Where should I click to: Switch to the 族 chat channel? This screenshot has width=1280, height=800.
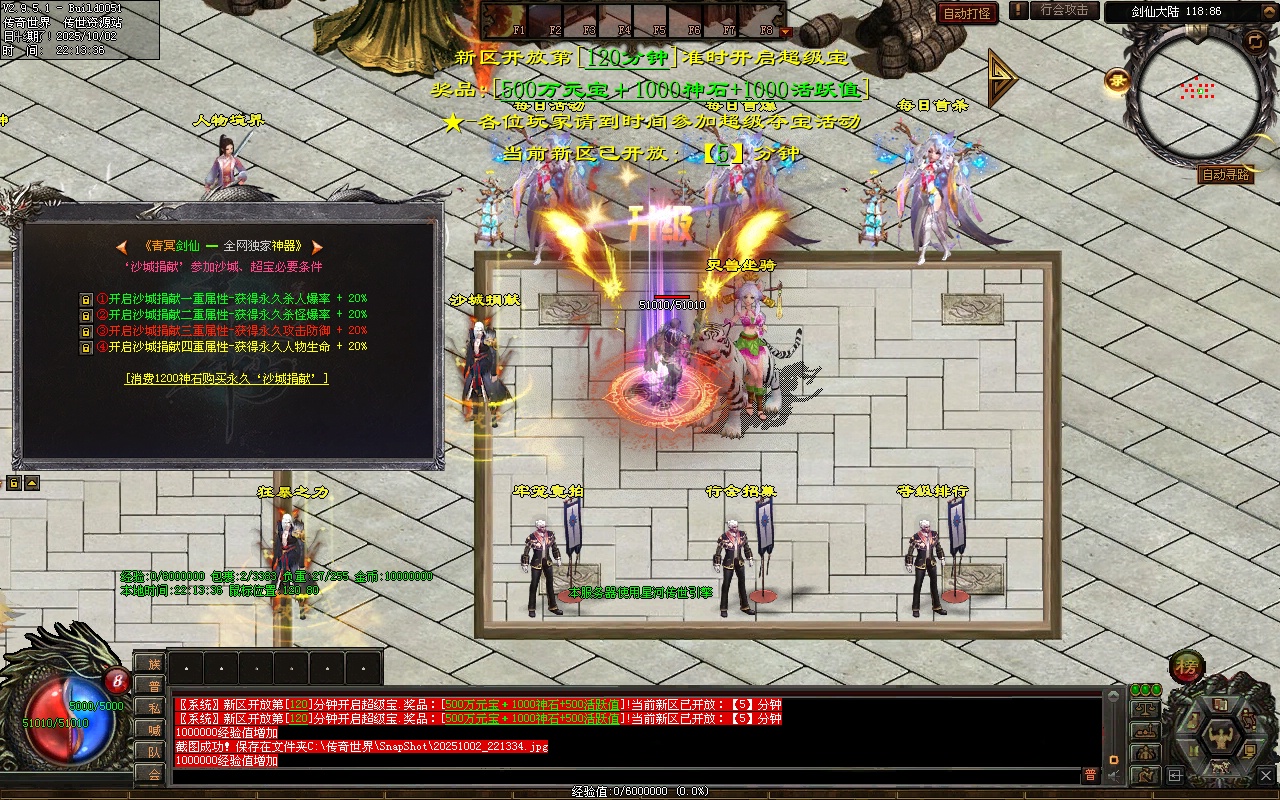(x=153, y=664)
